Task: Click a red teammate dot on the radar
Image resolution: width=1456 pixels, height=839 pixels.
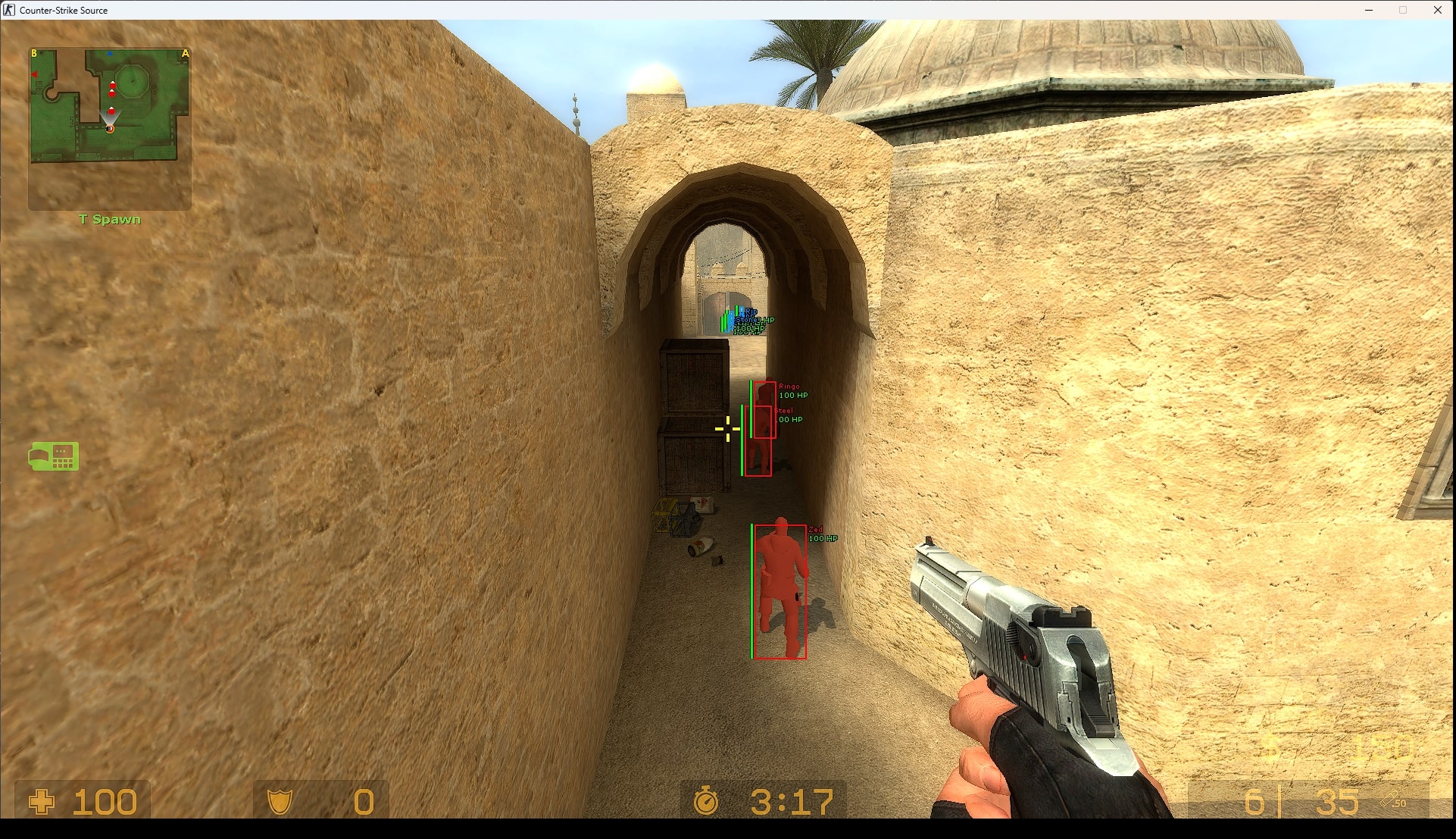Action: pos(112,86)
